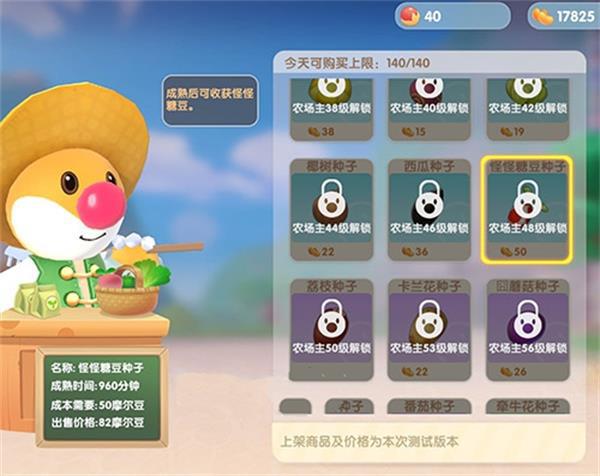Select the locked 椰树种子 seed card
600x476 pixels.
pos(331,208)
